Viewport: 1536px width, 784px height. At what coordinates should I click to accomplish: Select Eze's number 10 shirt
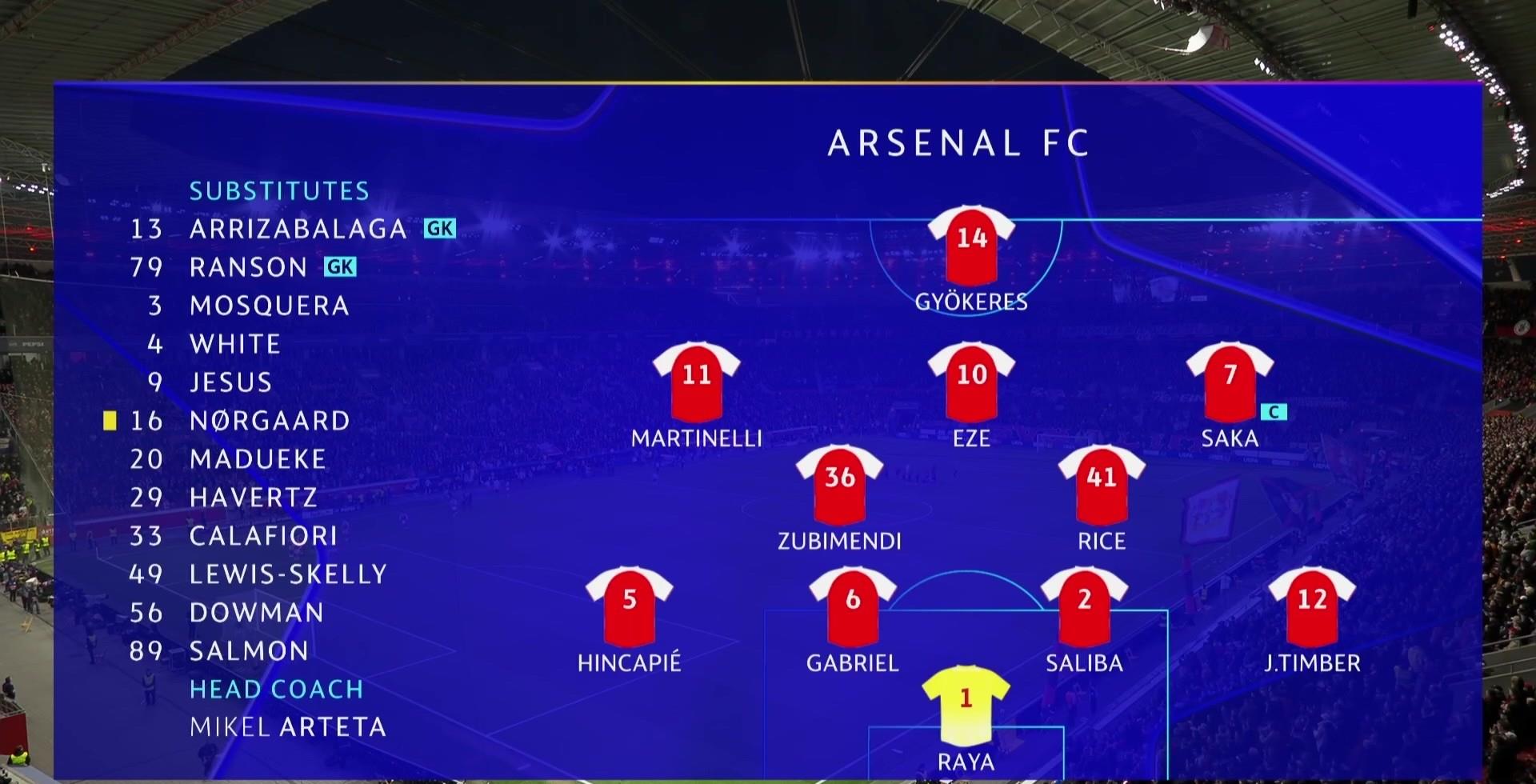(971, 382)
